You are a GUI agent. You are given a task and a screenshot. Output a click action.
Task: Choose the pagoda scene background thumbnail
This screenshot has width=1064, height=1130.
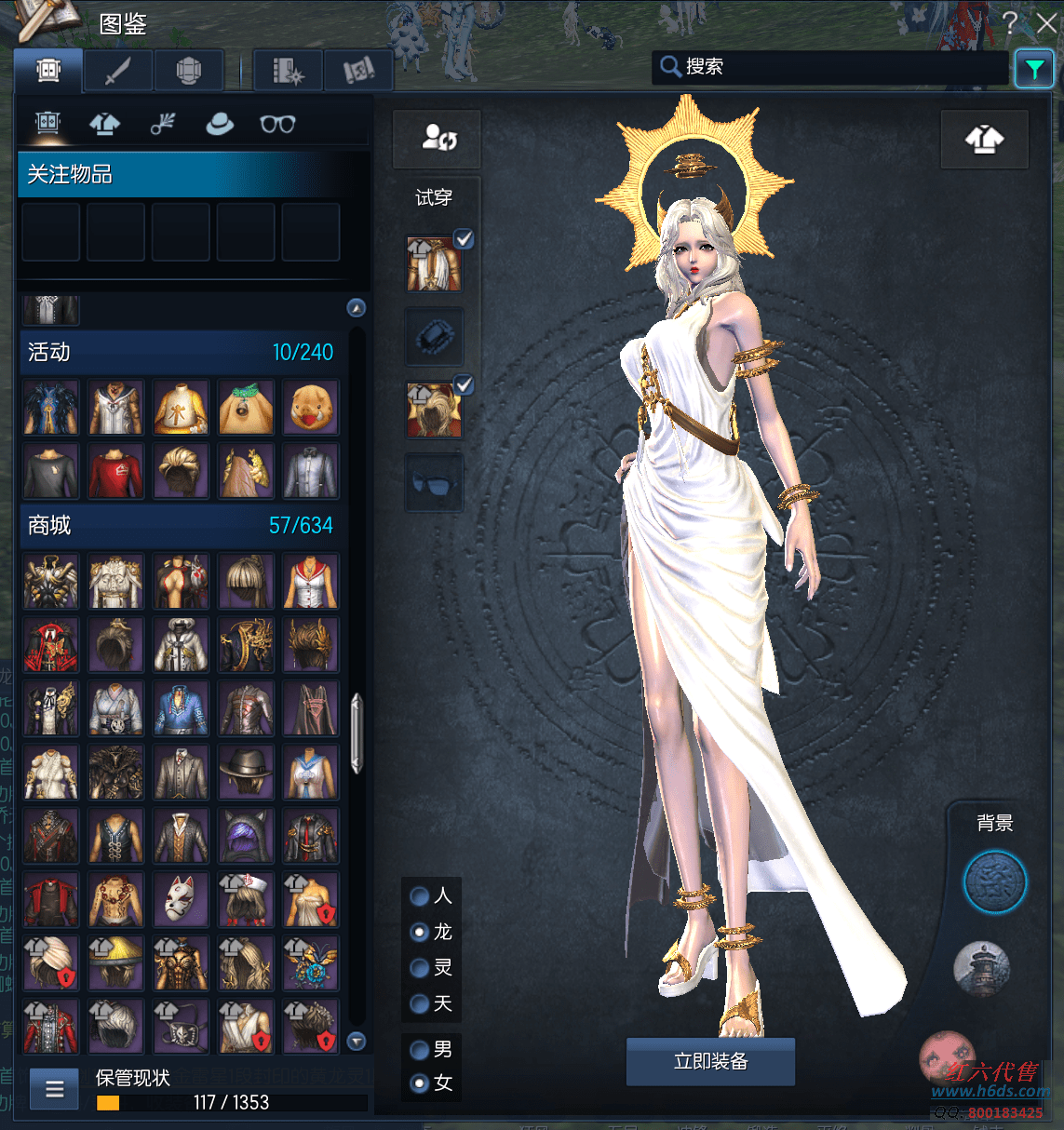click(981, 967)
